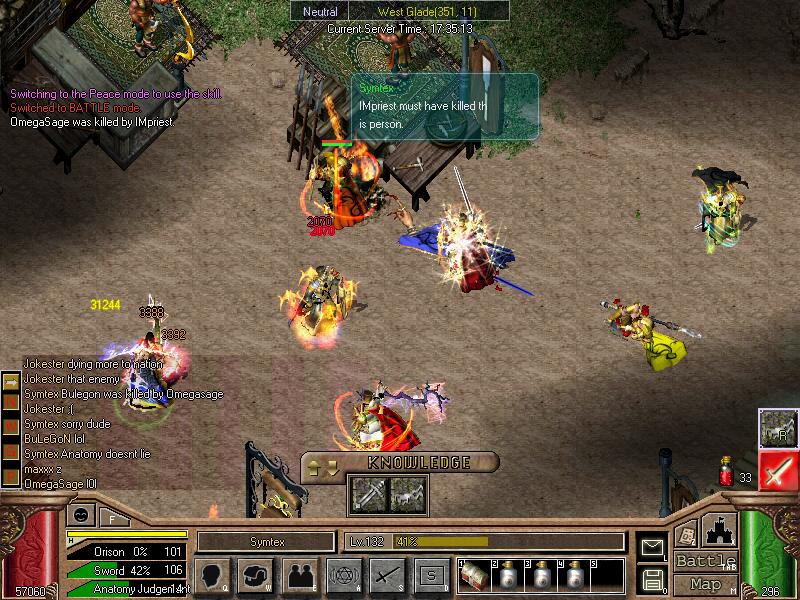Open the mail envelope icon
The image size is (800, 600).
[x=654, y=547]
